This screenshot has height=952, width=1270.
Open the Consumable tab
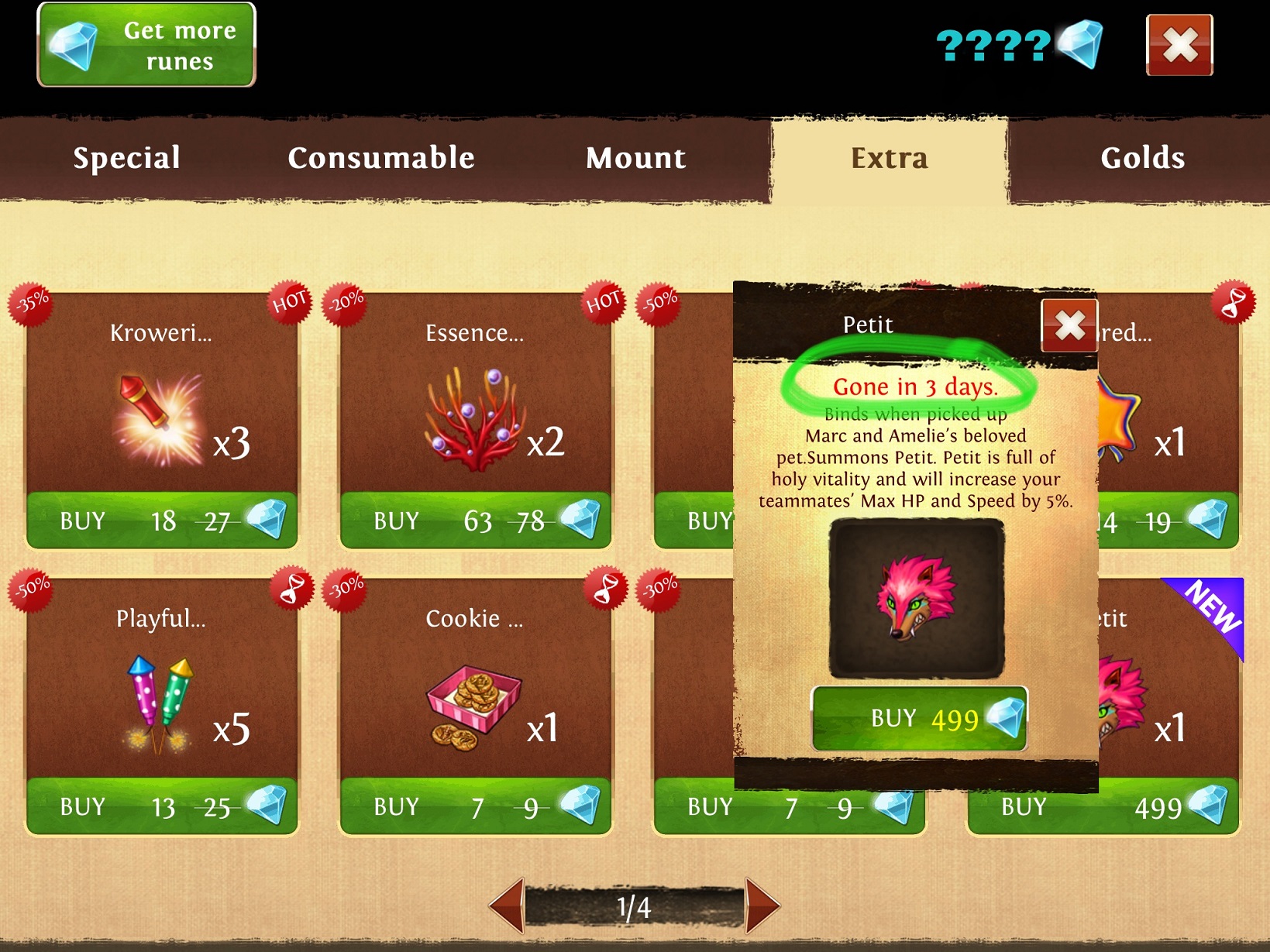(x=380, y=158)
